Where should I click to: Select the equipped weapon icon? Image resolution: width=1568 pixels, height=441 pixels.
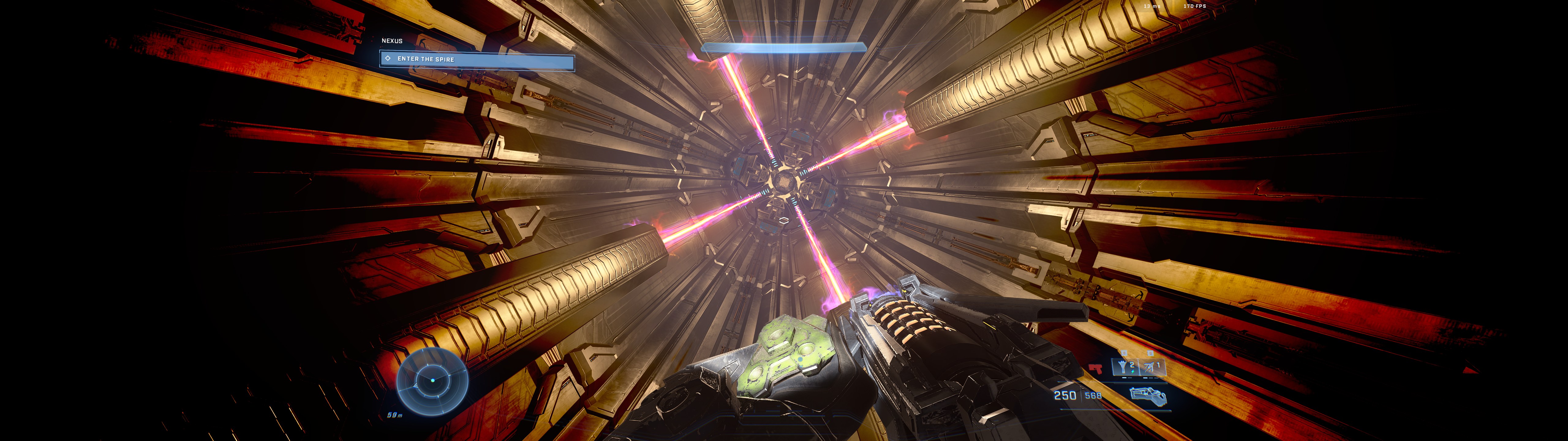point(1148,397)
